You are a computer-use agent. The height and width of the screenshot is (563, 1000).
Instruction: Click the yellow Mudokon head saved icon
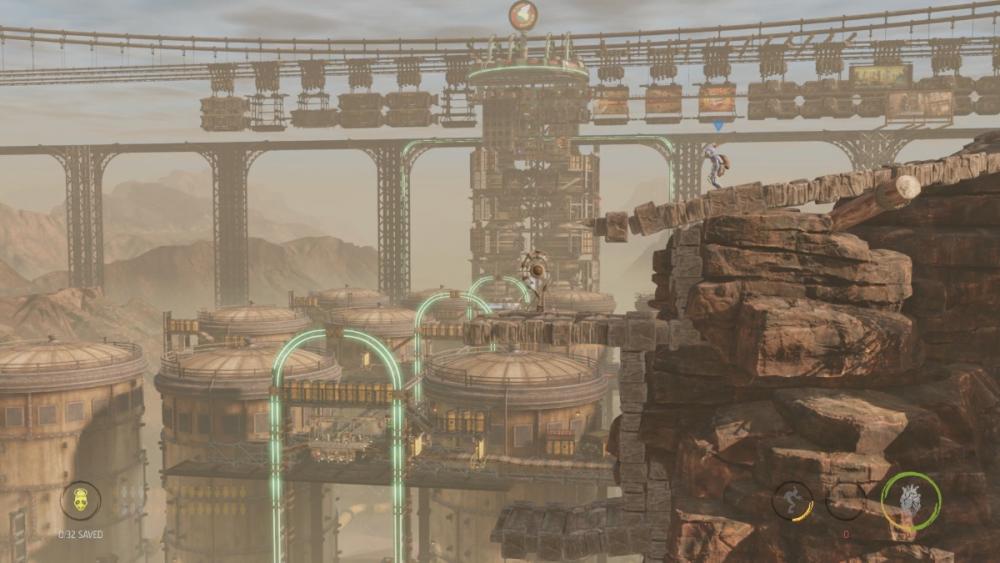(80, 500)
